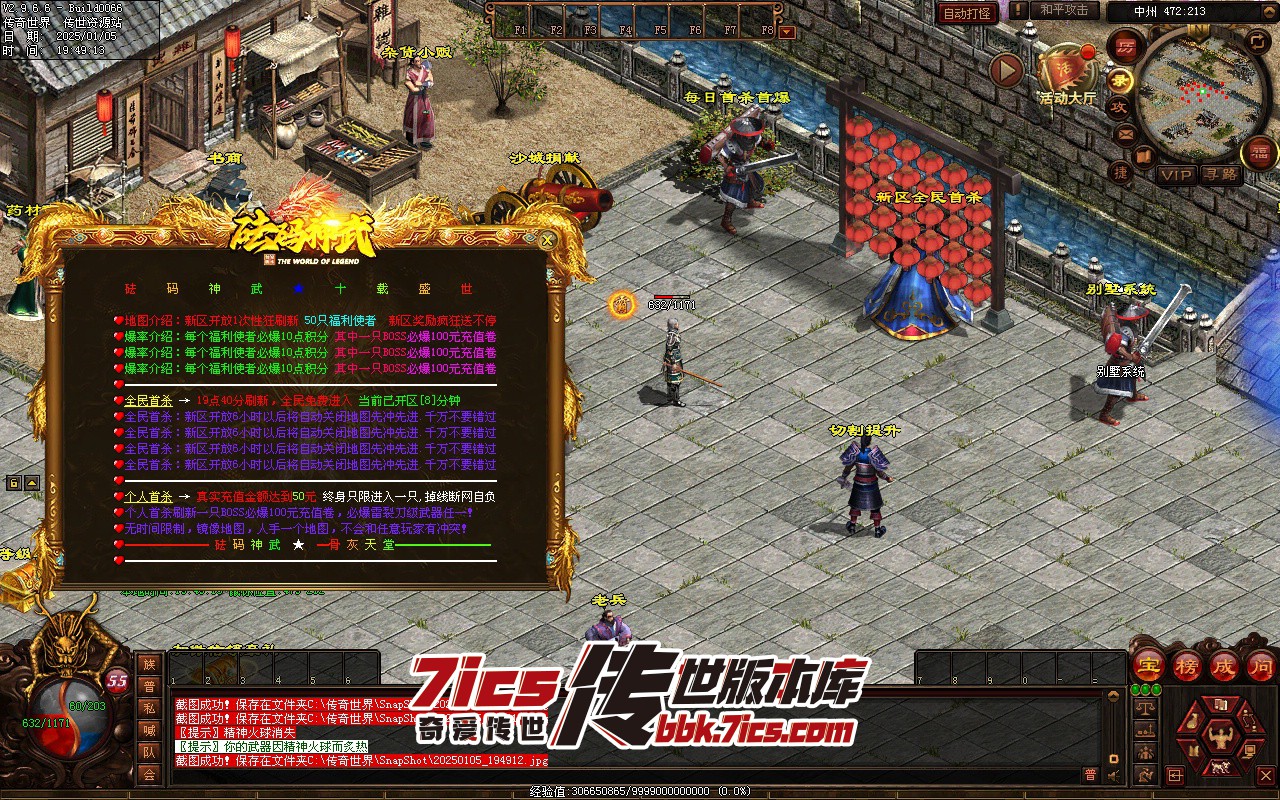This screenshot has width=1280, height=800.
Task: Open the 宝 treasure shop button
Action: 1148,665
